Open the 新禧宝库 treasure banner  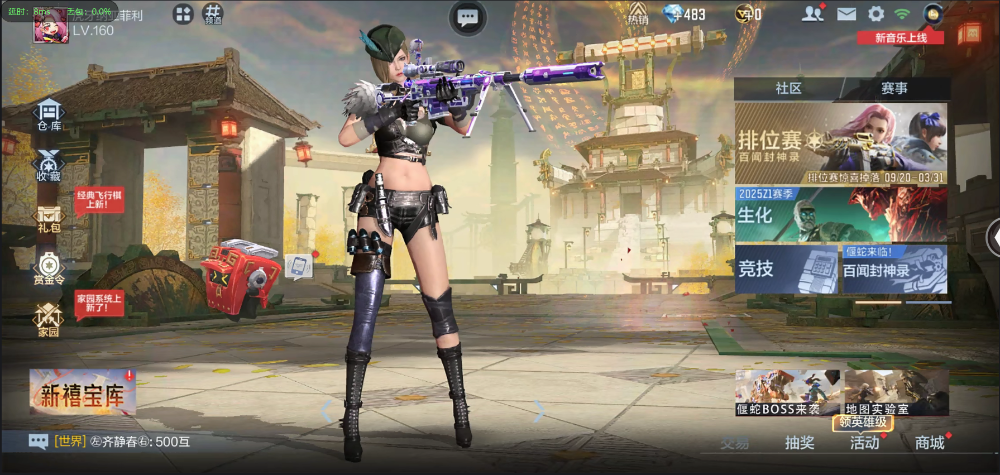point(82,393)
